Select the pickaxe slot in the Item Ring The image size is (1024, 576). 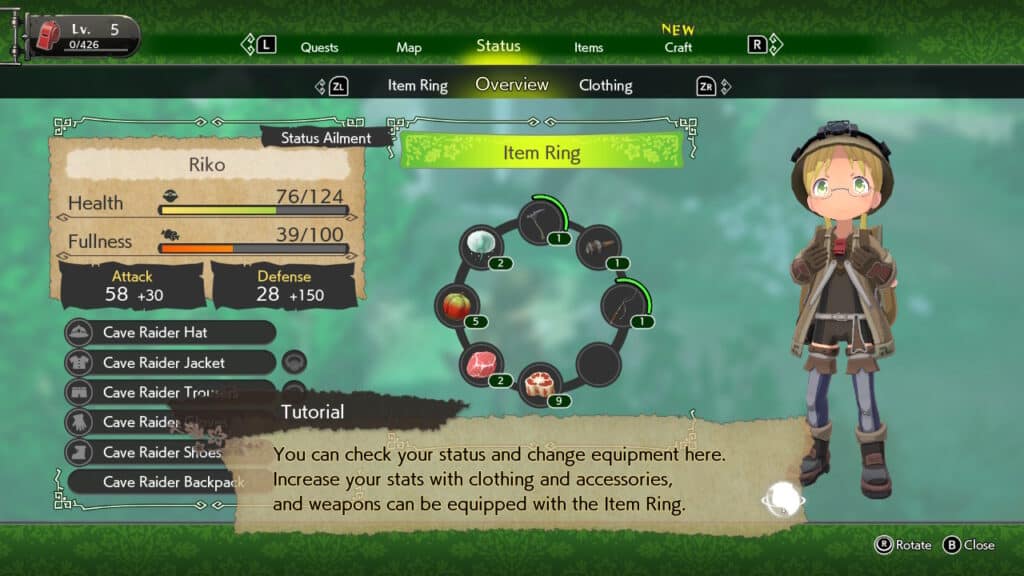point(540,222)
